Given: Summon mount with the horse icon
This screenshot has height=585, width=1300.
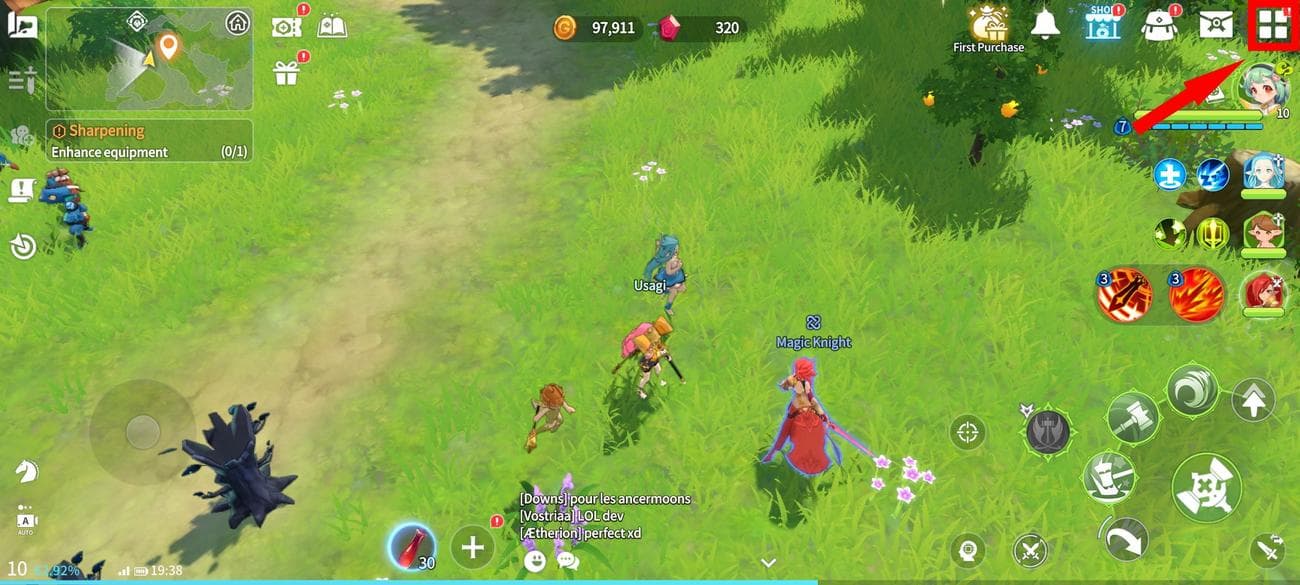Looking at the screenshot, I should (x=25, y=469).
